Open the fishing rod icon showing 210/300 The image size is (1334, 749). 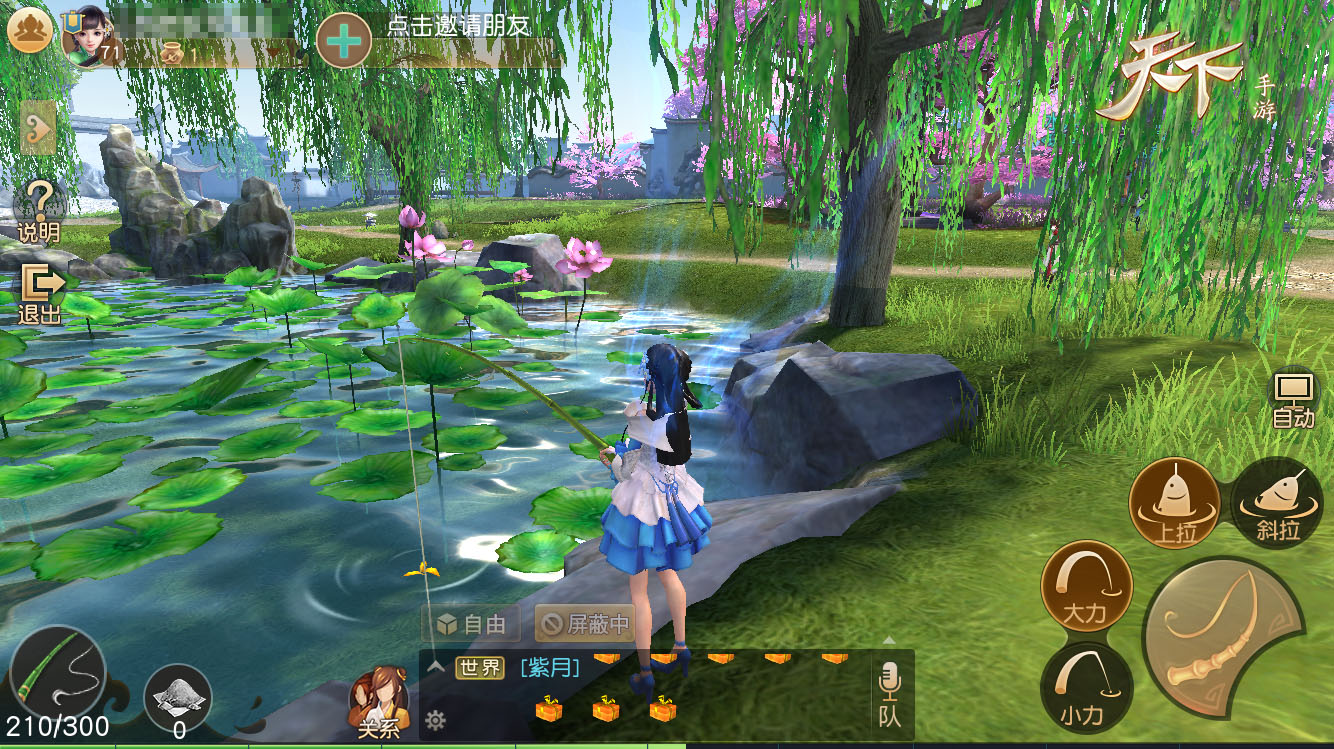point(56,672)
